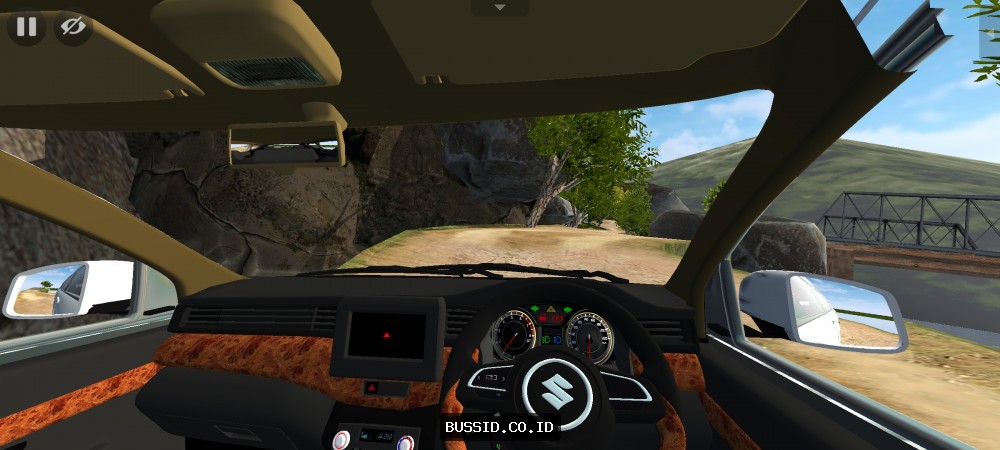Toggle the crossed-out eye hide-controls button
This screenshot has height=450, width=1000.
(x=72, y=27)
